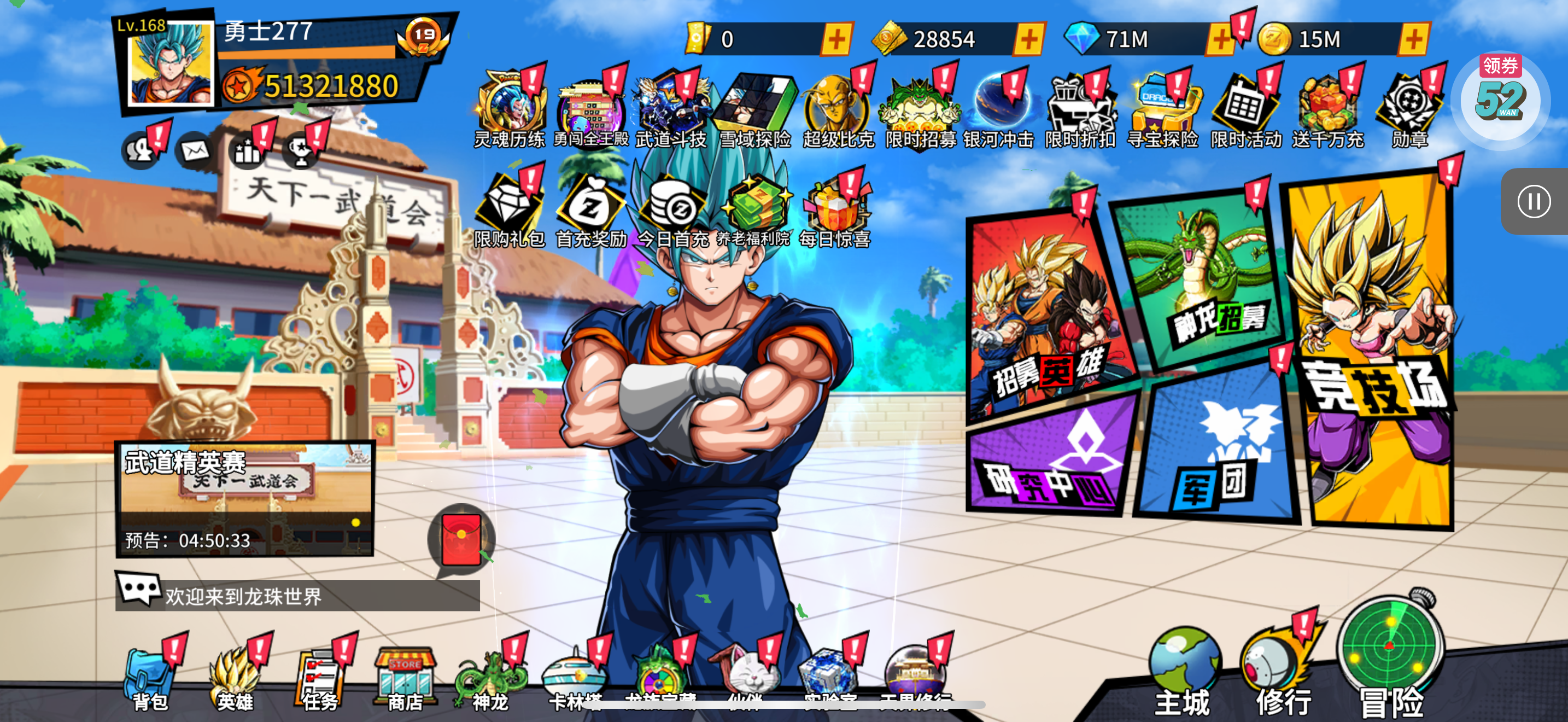Click the pause overlay button

tap(1534, 201)
